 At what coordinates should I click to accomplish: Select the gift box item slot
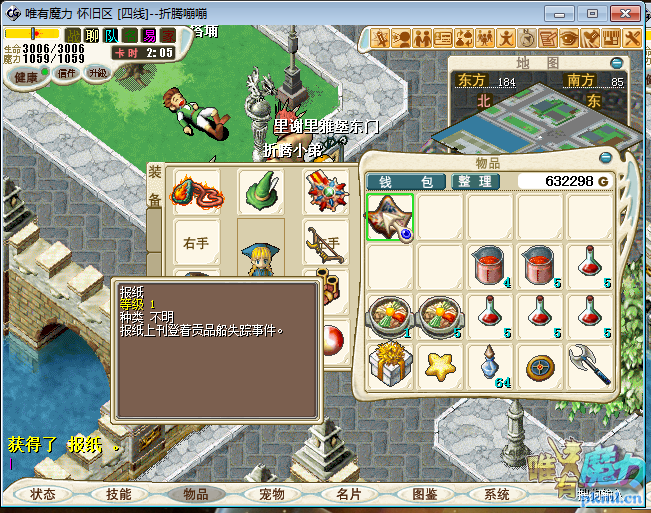pos(391,365)
